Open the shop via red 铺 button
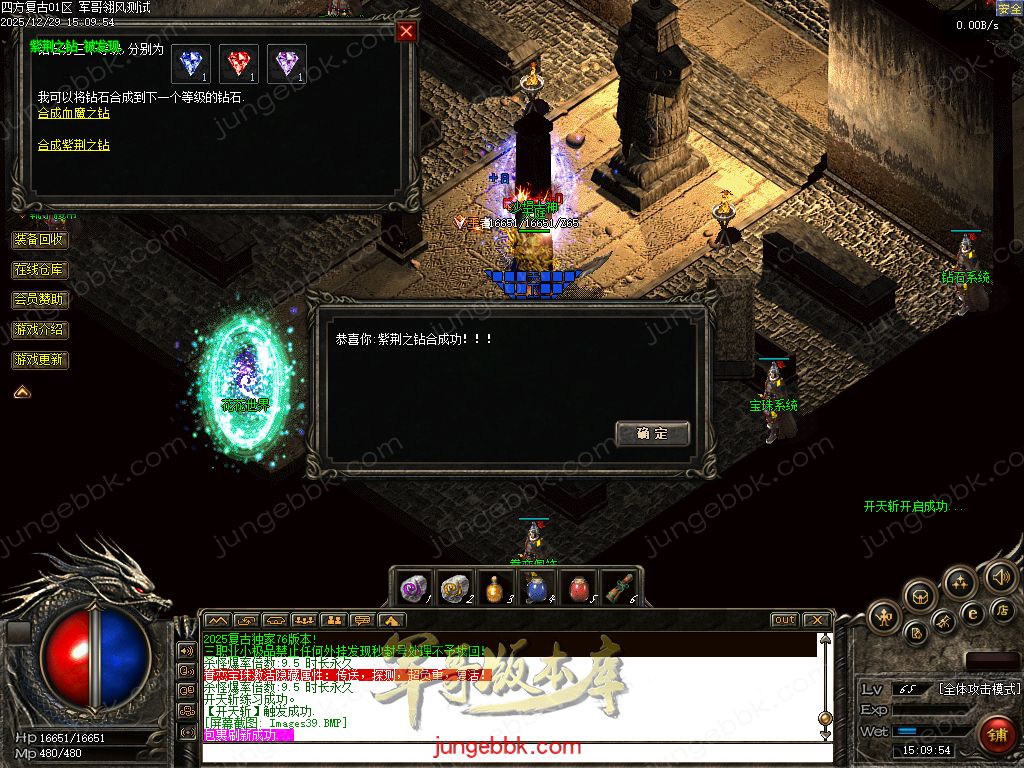 point(996,736)
